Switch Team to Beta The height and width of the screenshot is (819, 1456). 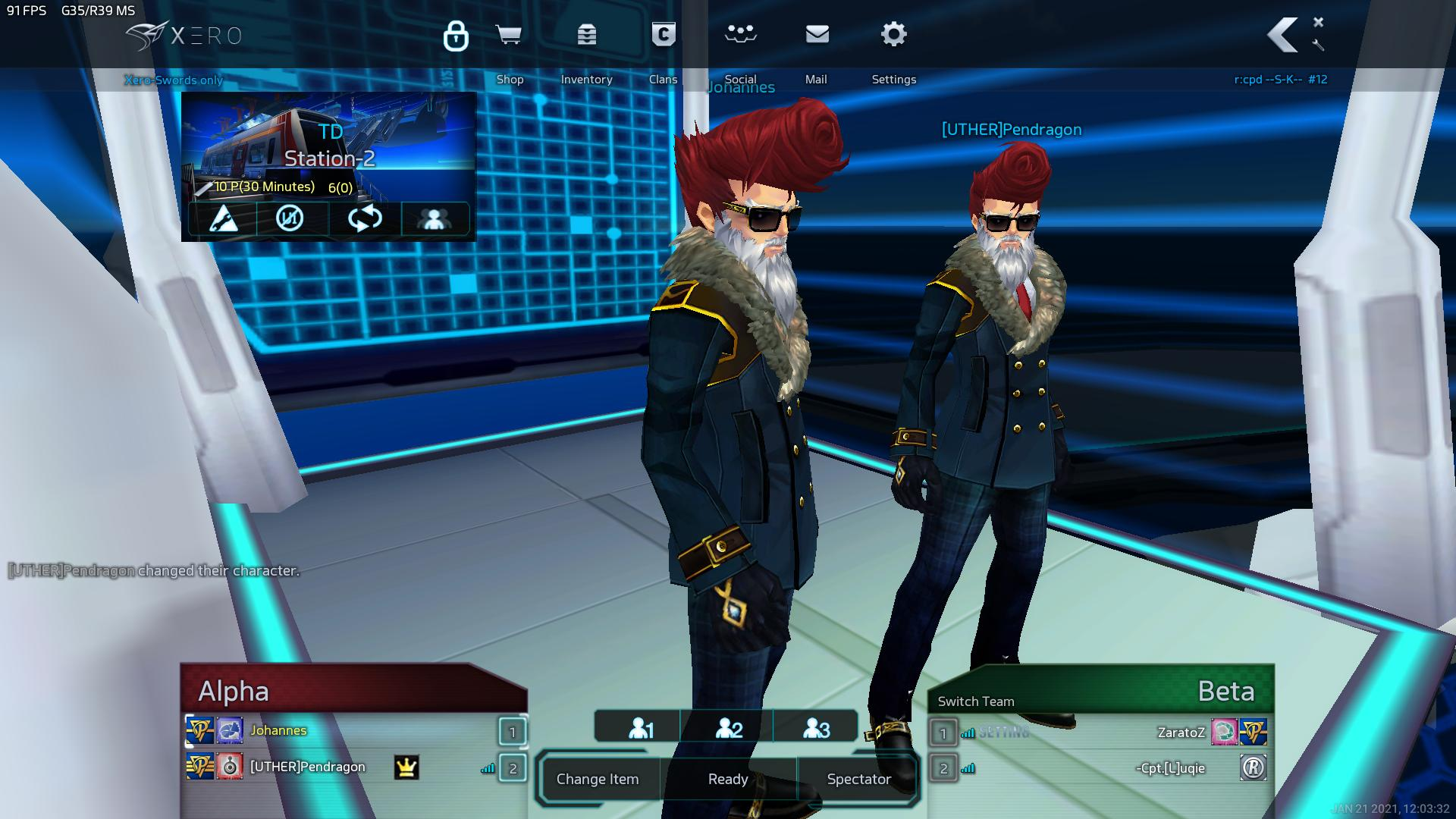pos(976,701)
